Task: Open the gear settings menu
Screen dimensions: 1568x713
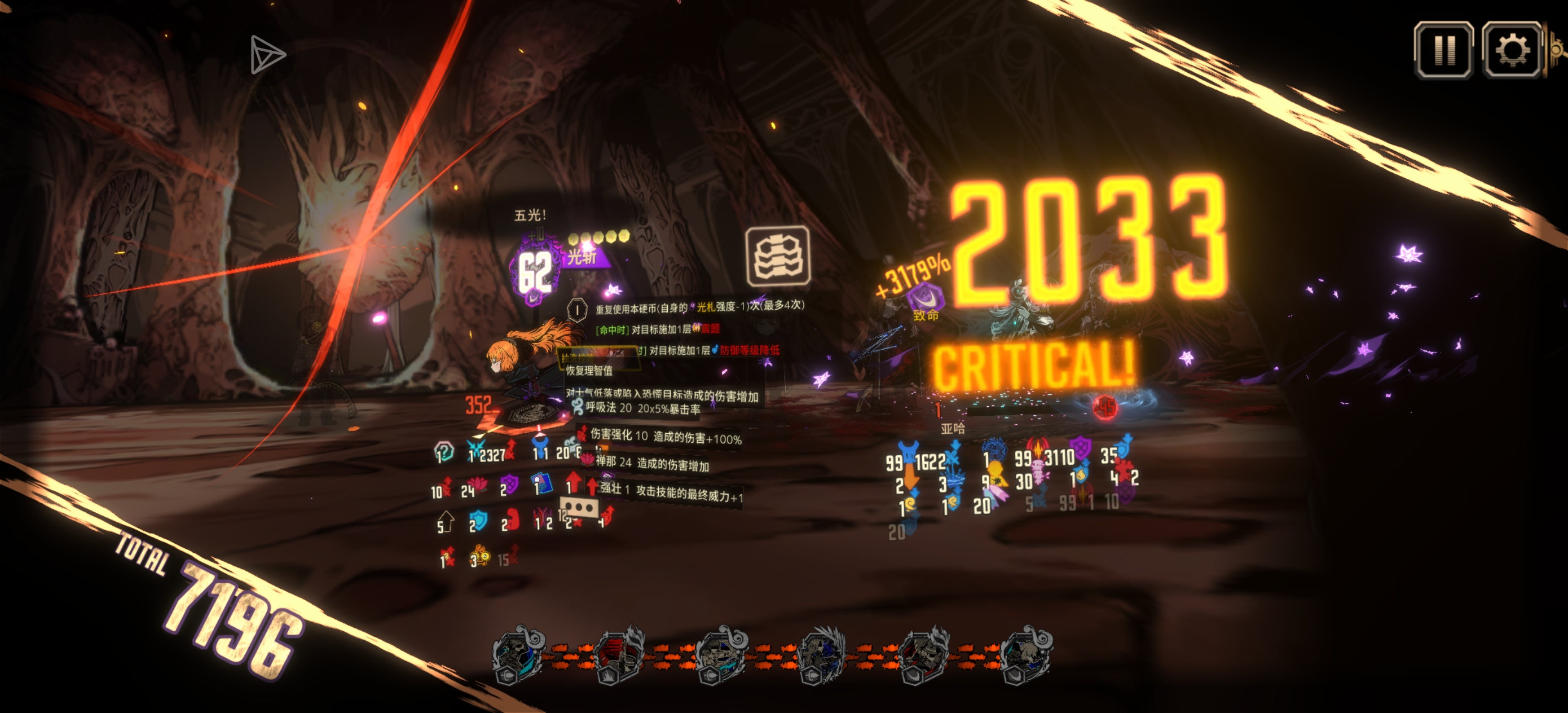Action: point(1512,50)
